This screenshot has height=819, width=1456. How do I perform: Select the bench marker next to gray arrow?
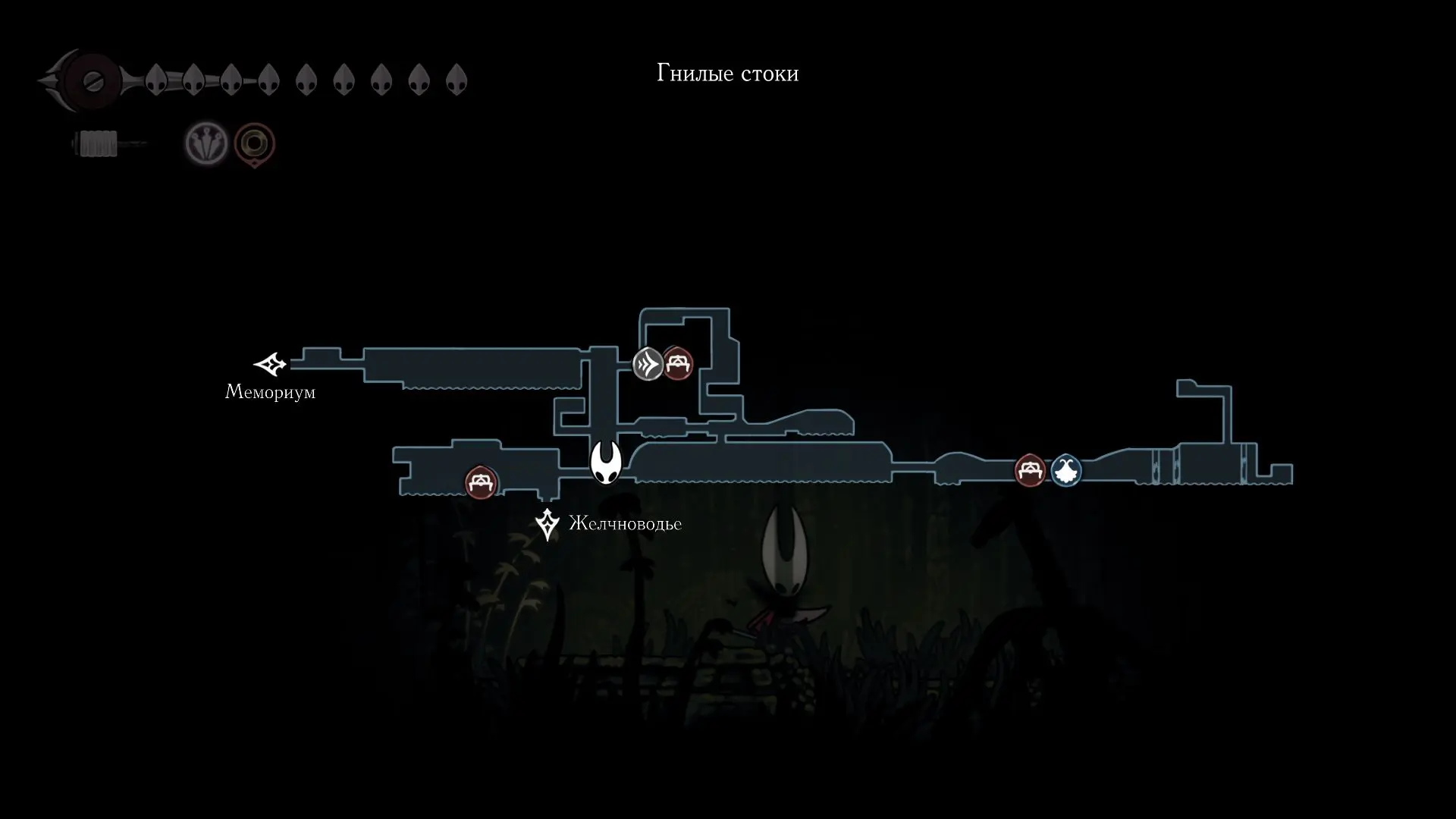677,364
